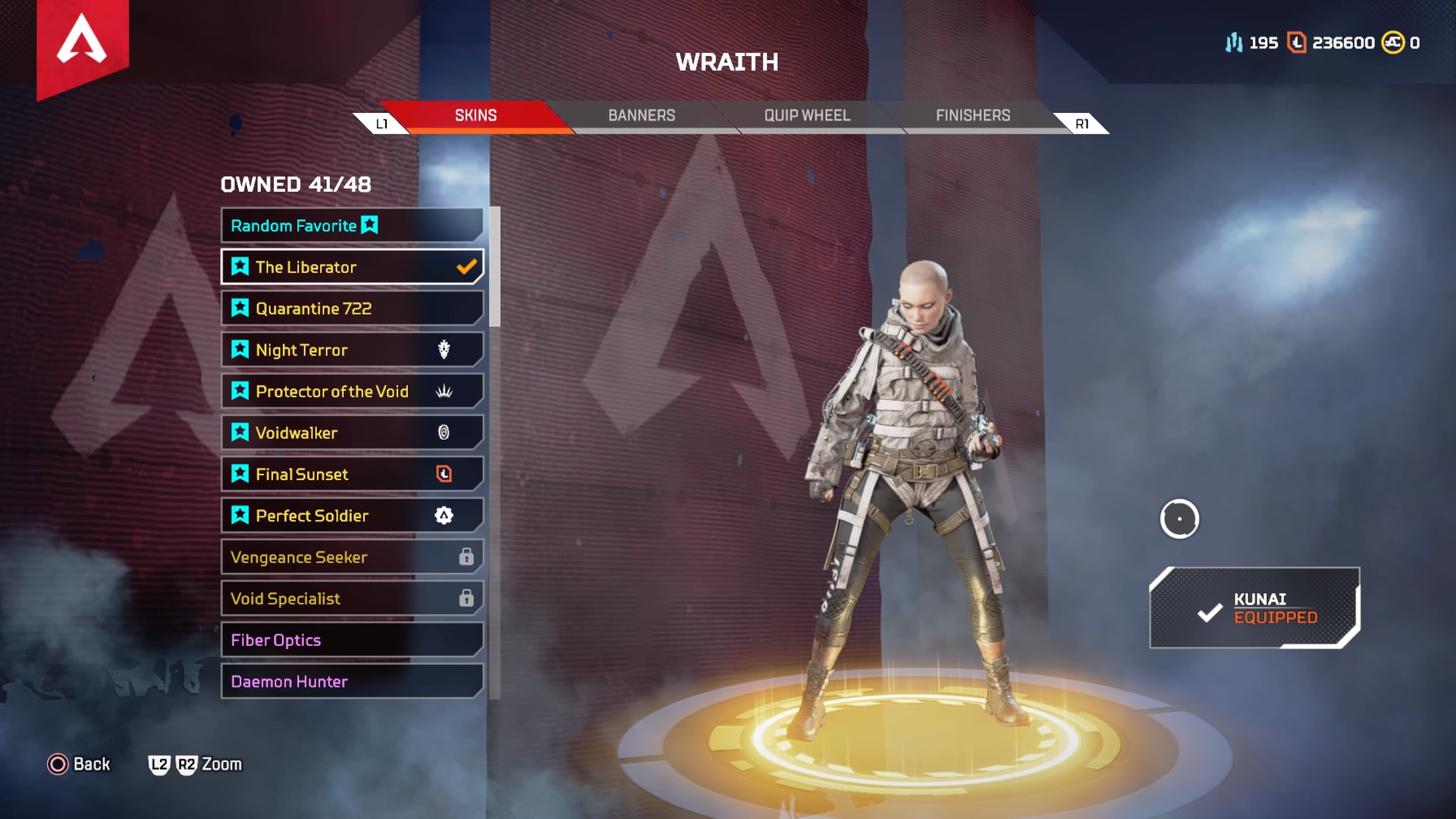Viewport: 1456px width, 819px height.
Task: Pick the Quarantine 722 skin
Action: pyautogui.click(x=351, y=309)
